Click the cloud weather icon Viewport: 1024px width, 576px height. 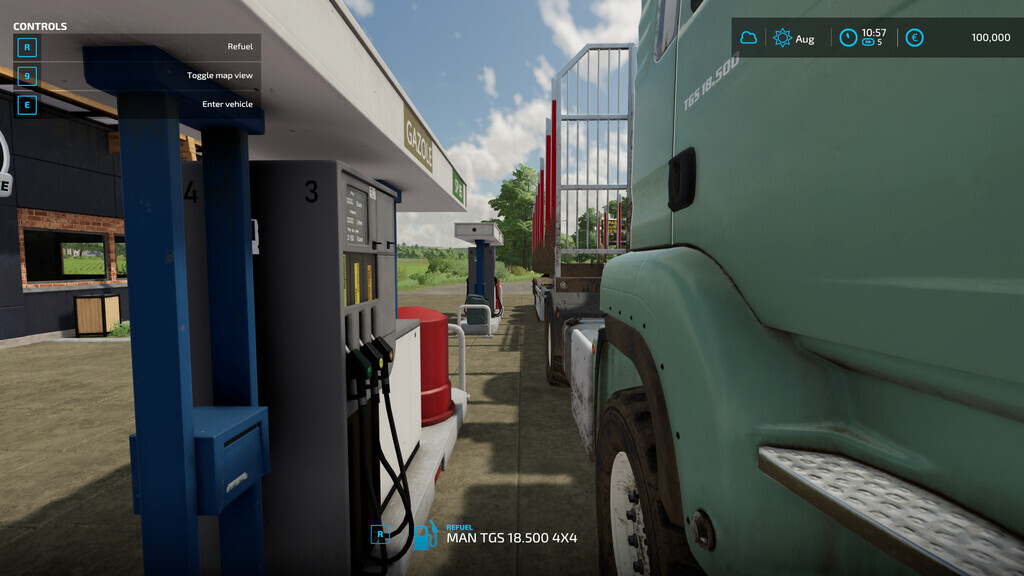point(748,38)
